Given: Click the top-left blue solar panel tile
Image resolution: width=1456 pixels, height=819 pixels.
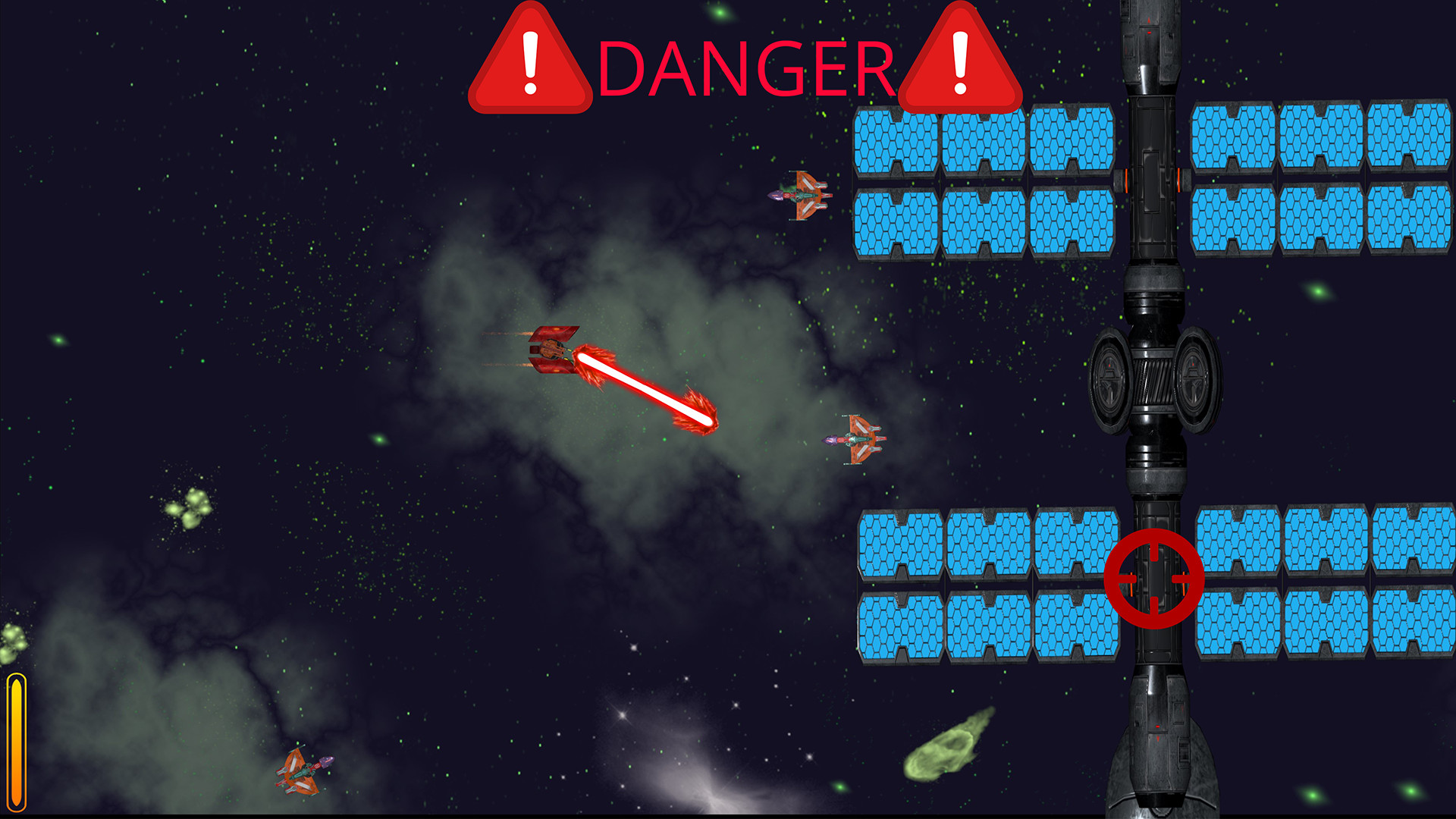Looking at the screenshot, I should tap(895, 144).
